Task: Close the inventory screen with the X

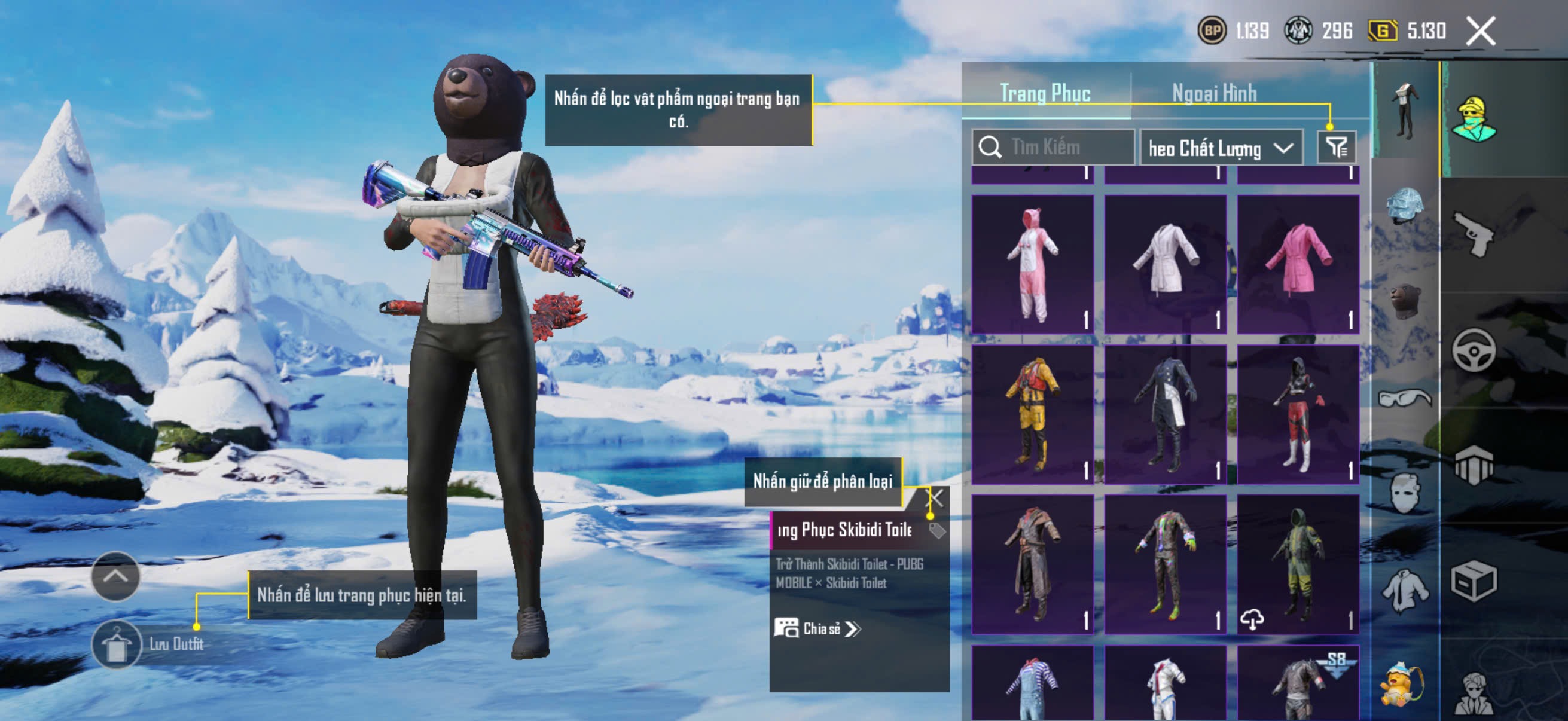Action: [x=1480, y=30]
